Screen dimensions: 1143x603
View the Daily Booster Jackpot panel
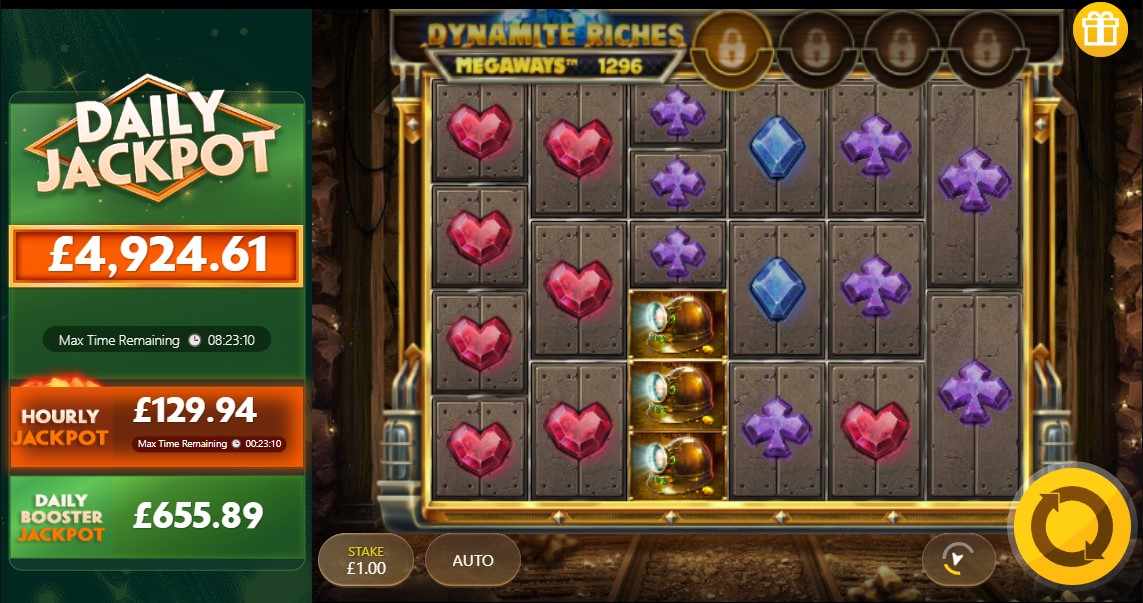[156, 517]
